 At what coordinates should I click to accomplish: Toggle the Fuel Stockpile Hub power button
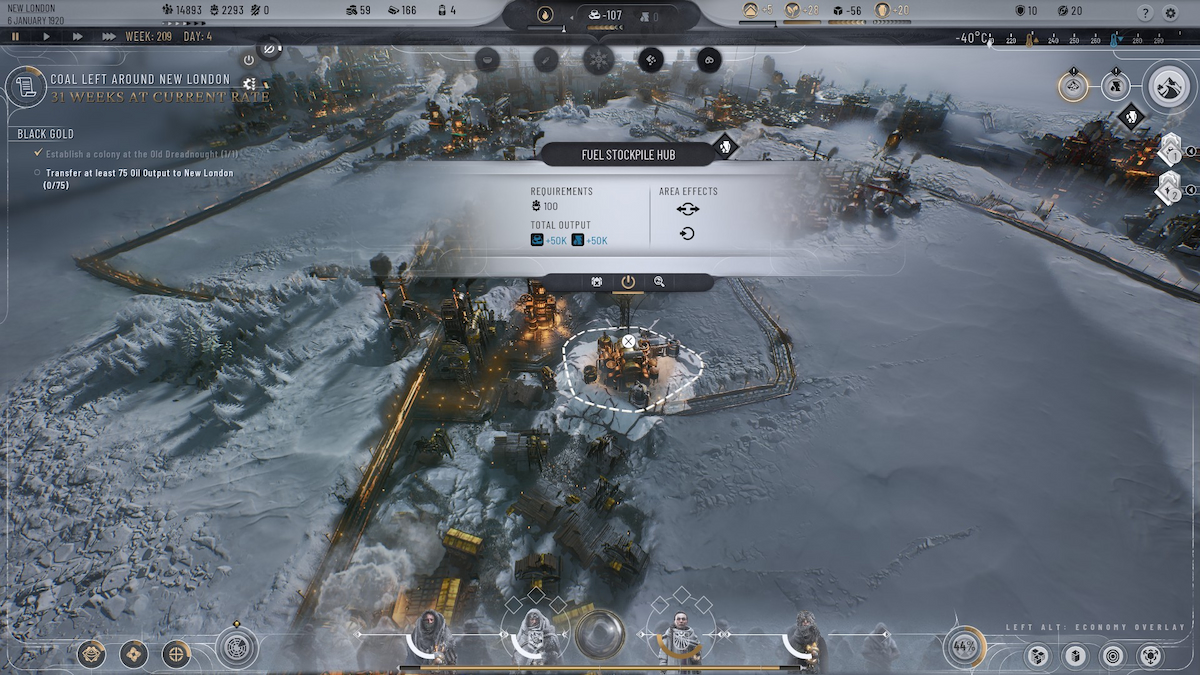click(x=628, y=282)
